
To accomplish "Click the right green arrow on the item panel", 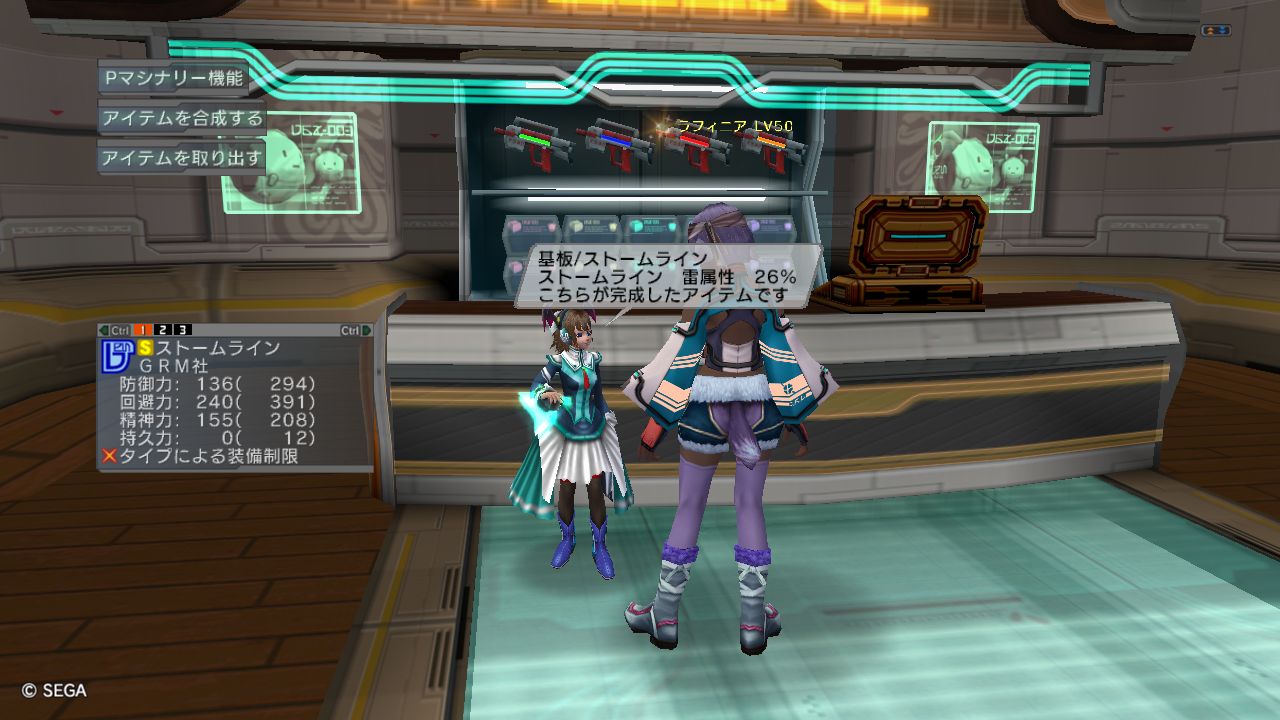I will (x=367, y=330).
